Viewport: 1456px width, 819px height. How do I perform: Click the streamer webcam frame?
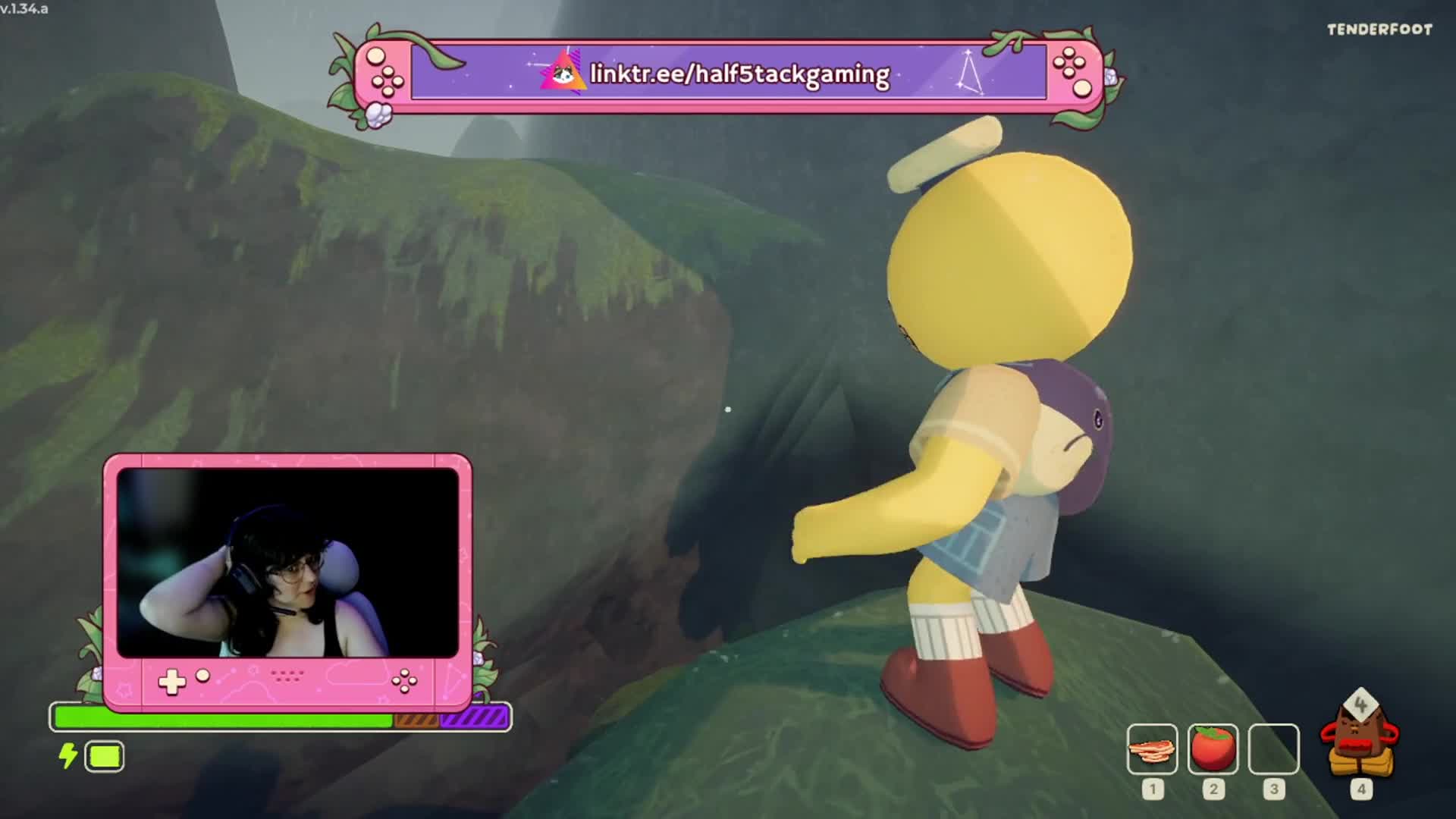[x=287, y=563]
